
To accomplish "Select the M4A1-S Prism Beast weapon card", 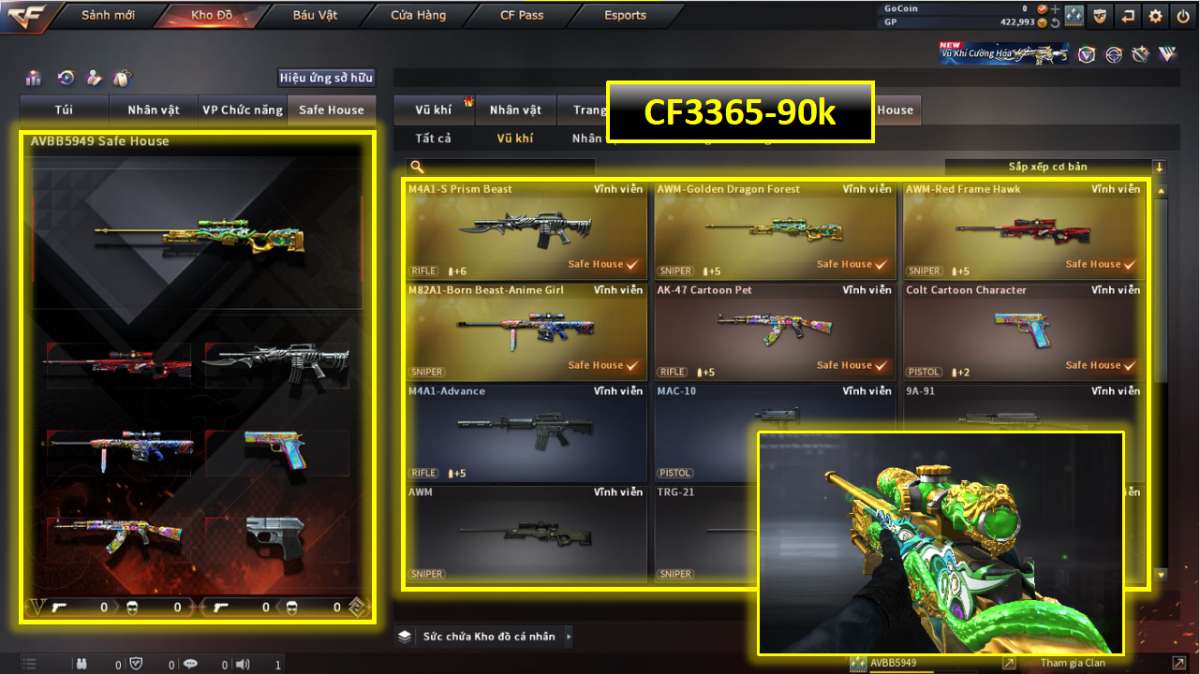I will (526, 230).
